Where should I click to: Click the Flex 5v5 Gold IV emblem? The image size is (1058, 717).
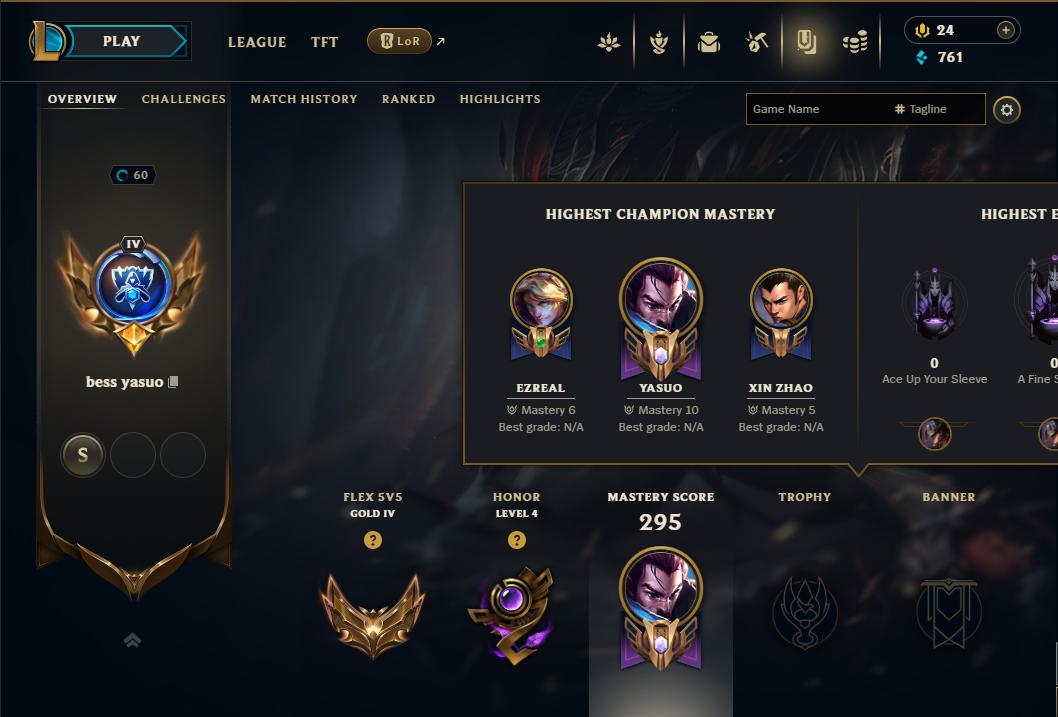pos(372,612)
